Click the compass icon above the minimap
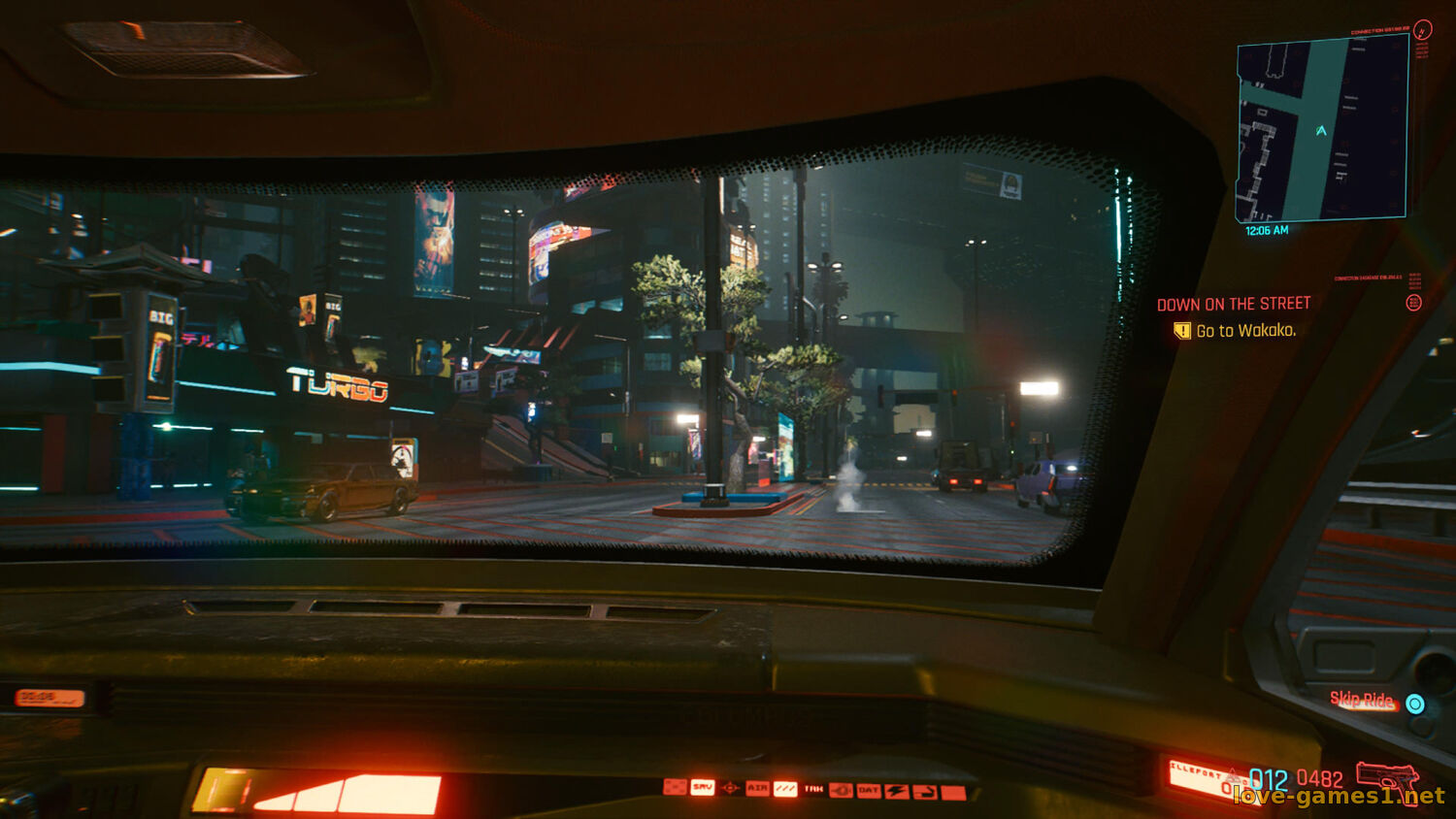 pos(1422,30)
